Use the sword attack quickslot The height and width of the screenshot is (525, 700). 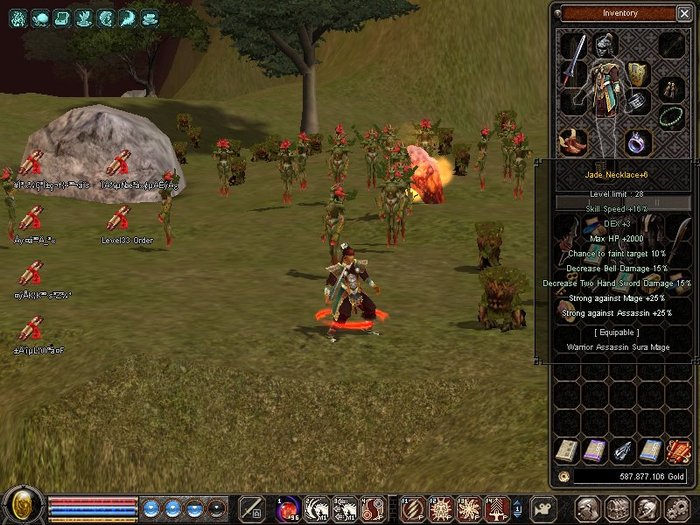[253, 507]
